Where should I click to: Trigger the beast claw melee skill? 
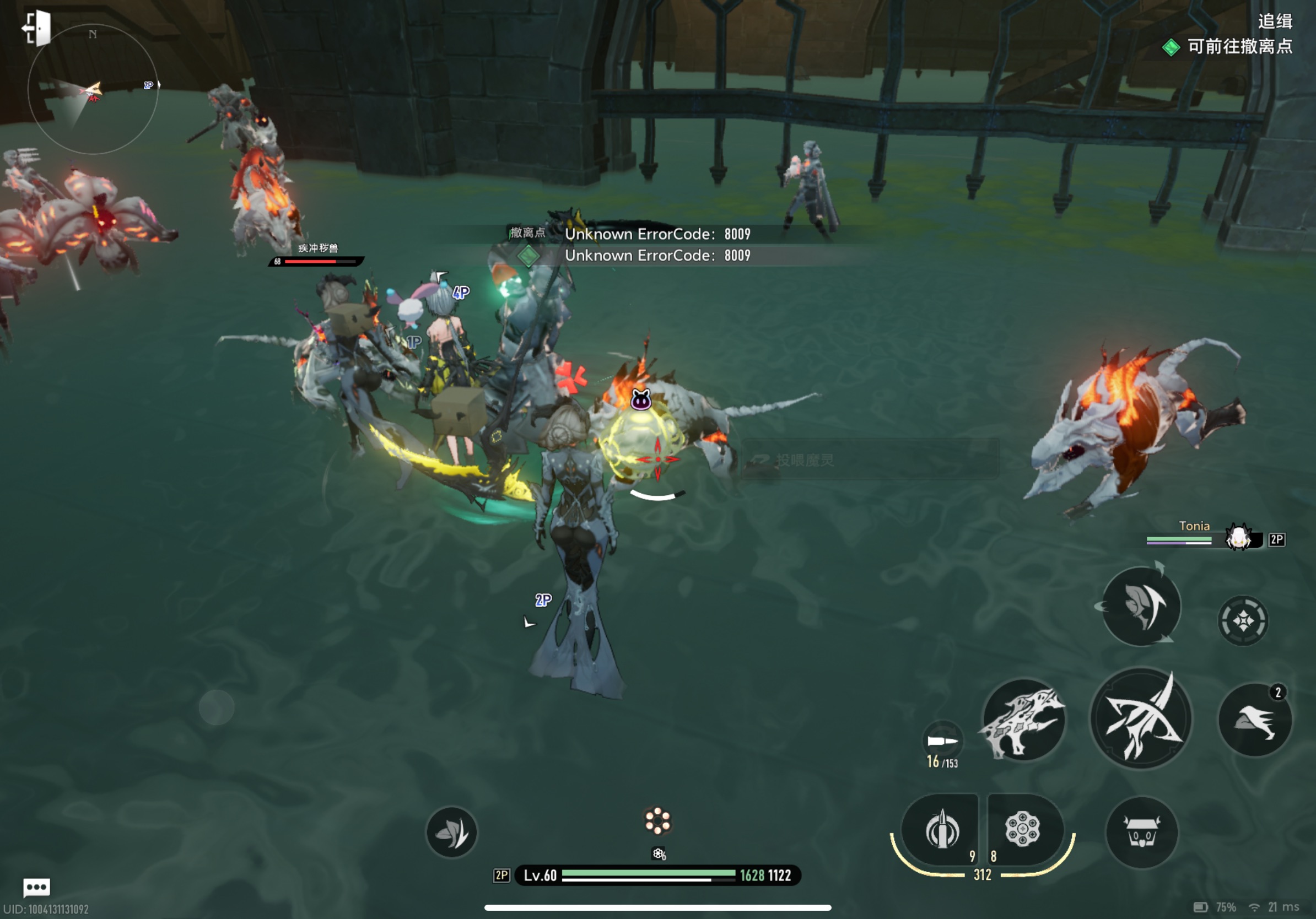click(x=1024, y=721)
